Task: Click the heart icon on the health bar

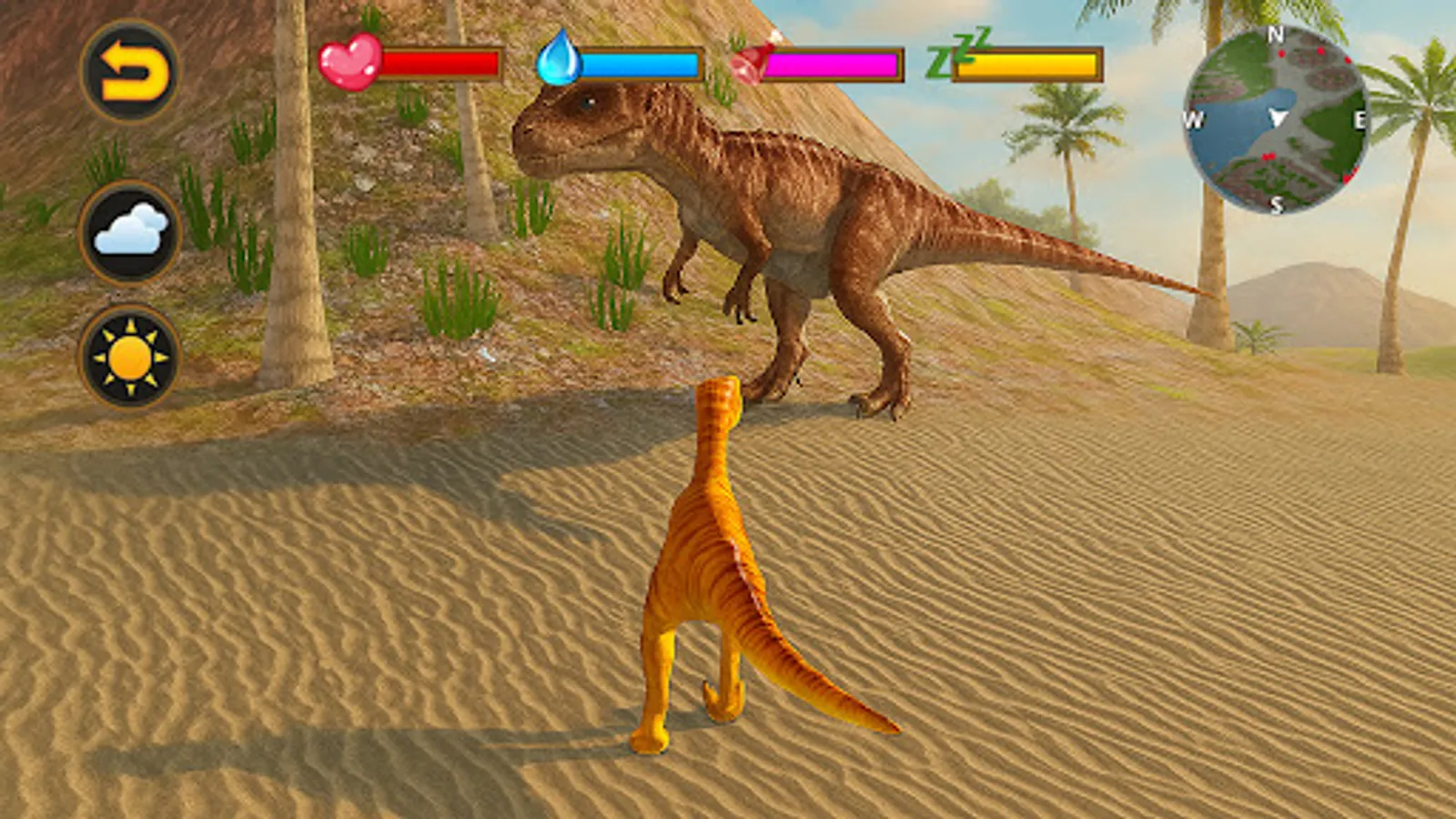Action: pyautogui.click(x=352, y=62)
